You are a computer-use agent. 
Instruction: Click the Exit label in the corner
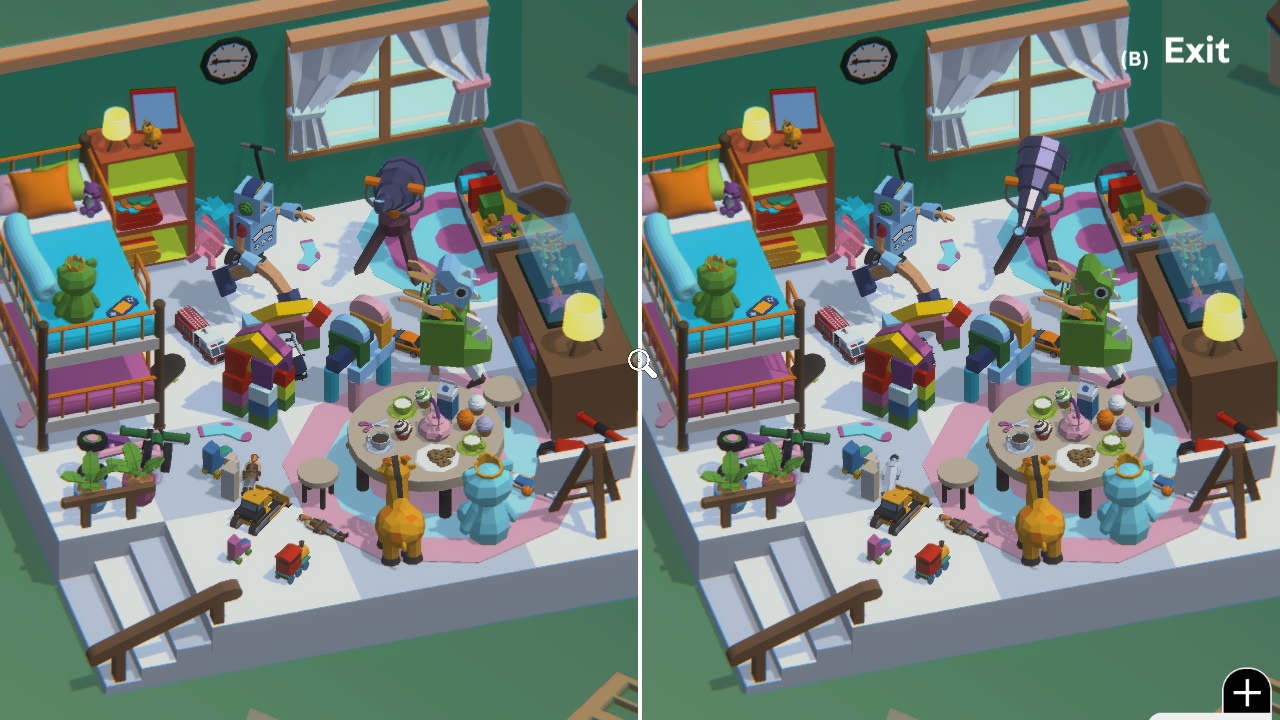pyautogui.click(x=1196, y=50)
